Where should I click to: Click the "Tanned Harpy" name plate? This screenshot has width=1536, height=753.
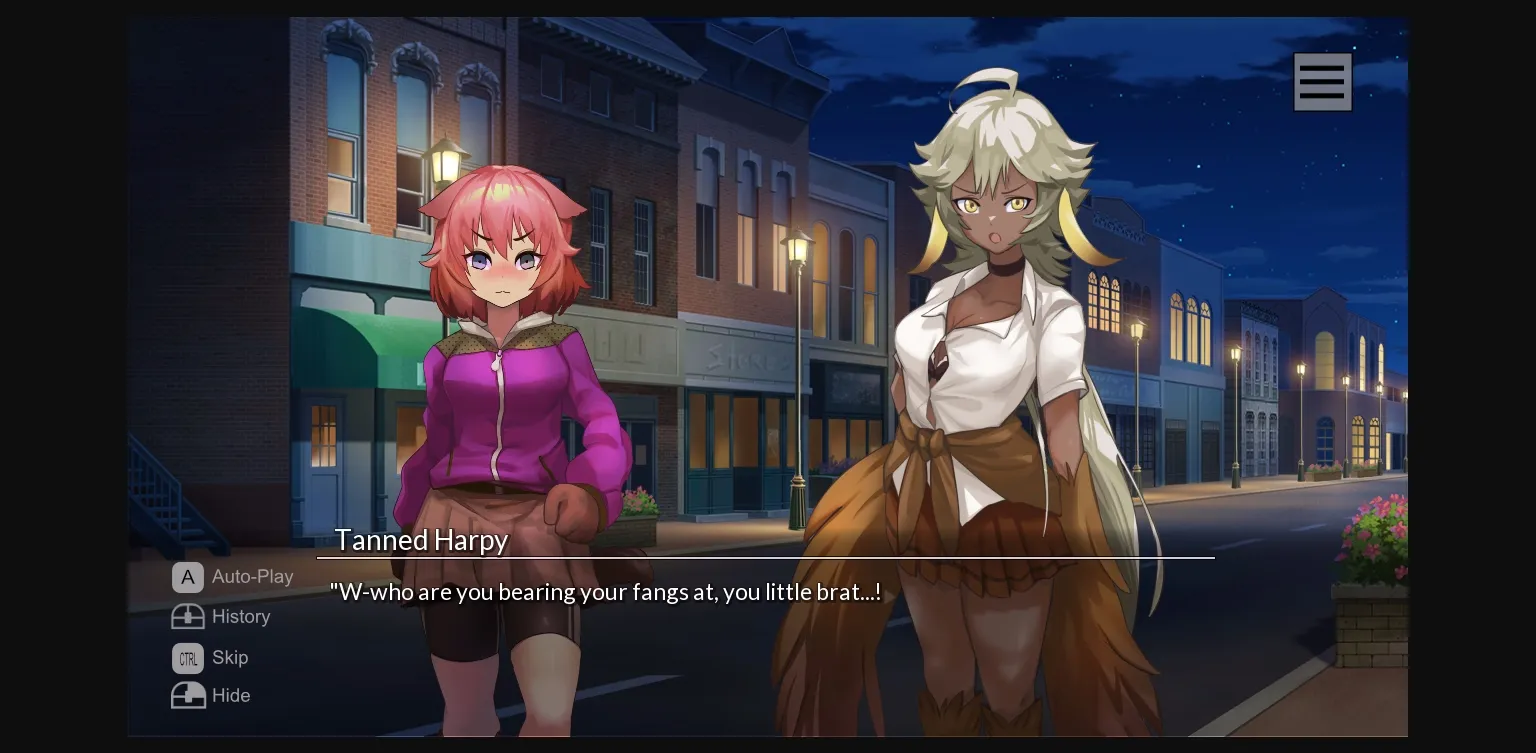[x=420, y=540]
